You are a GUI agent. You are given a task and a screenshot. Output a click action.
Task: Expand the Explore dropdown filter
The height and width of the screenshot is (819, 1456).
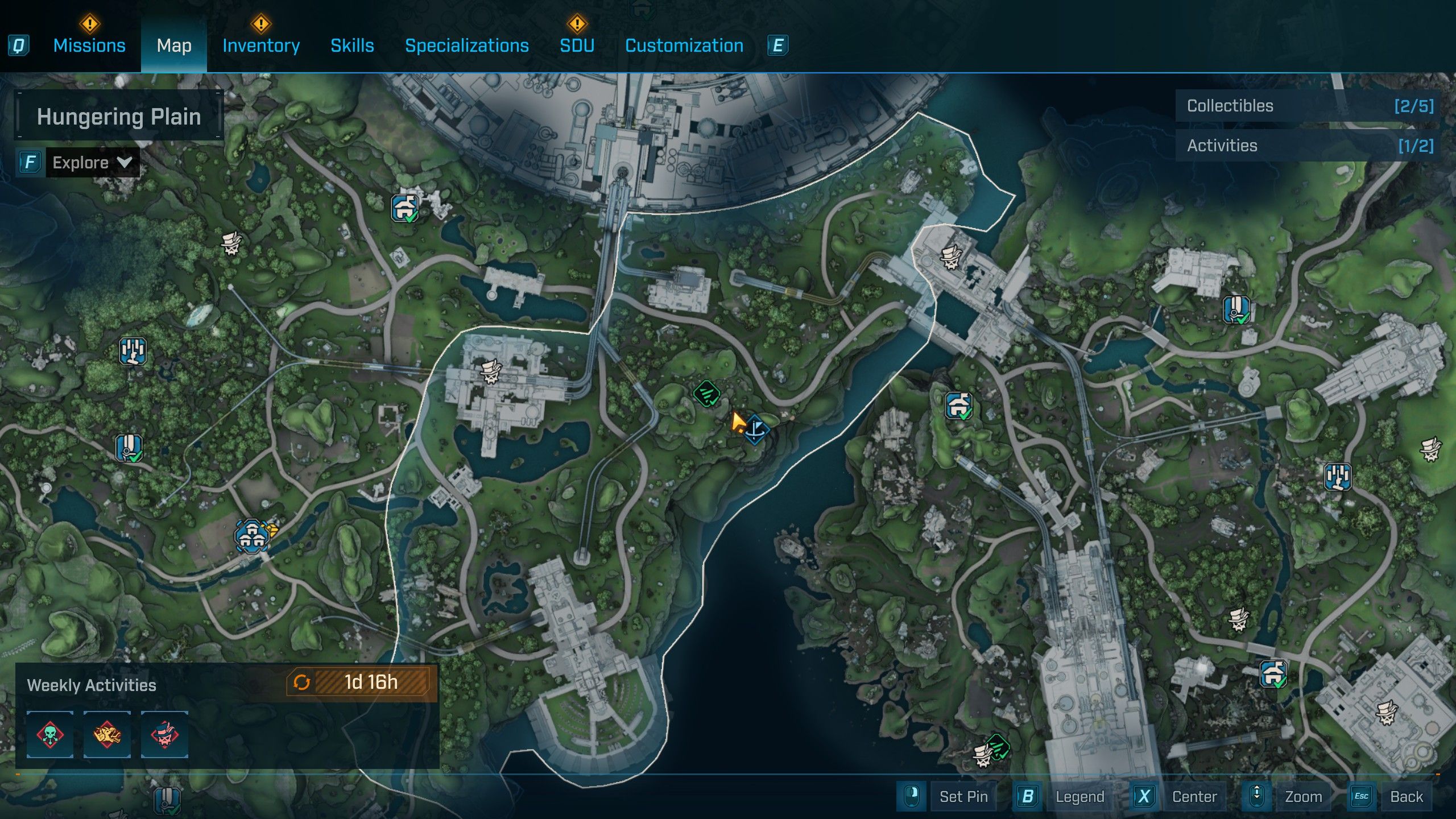tap(91, 163)
